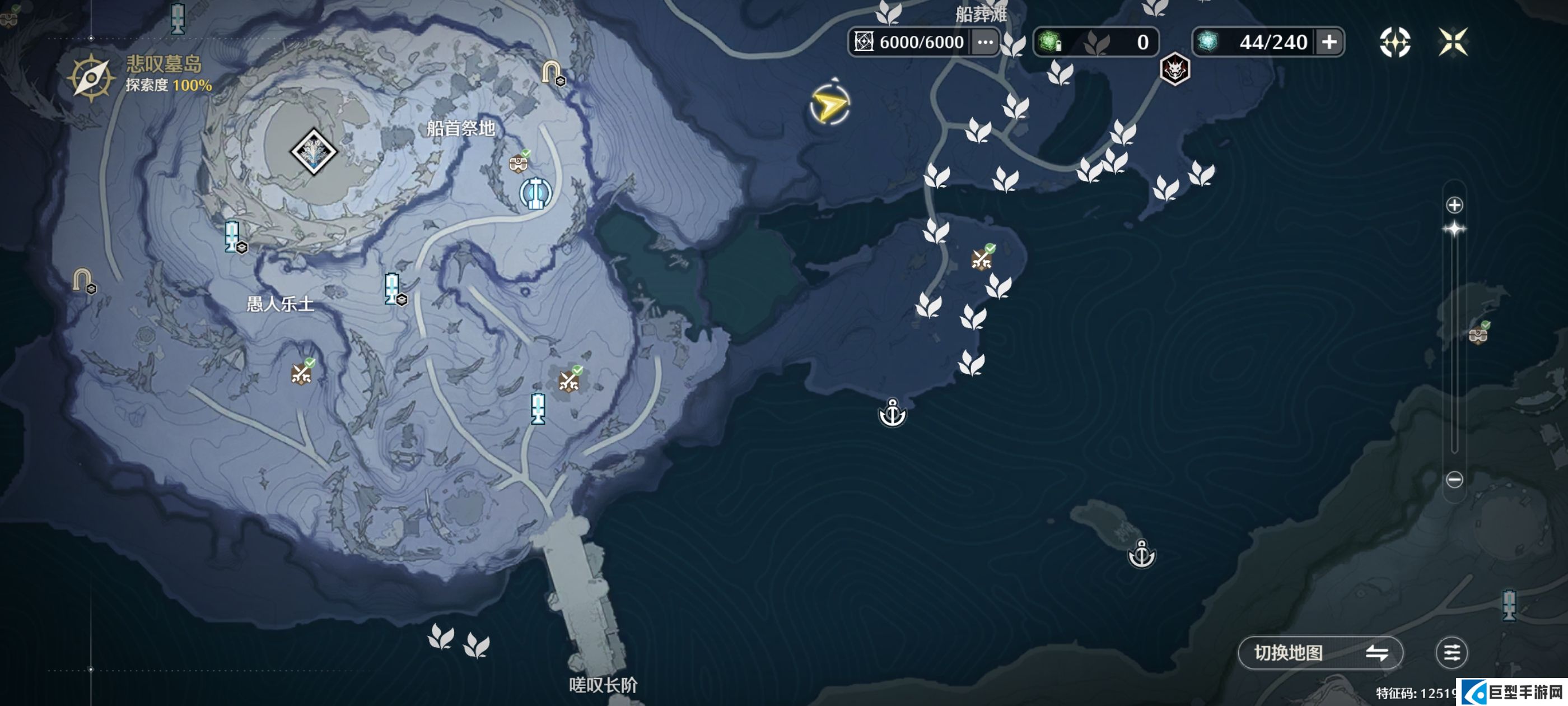The image size is (1568, 706).
Task: Open the map filter settings icon
Action: click(1451, 653)
